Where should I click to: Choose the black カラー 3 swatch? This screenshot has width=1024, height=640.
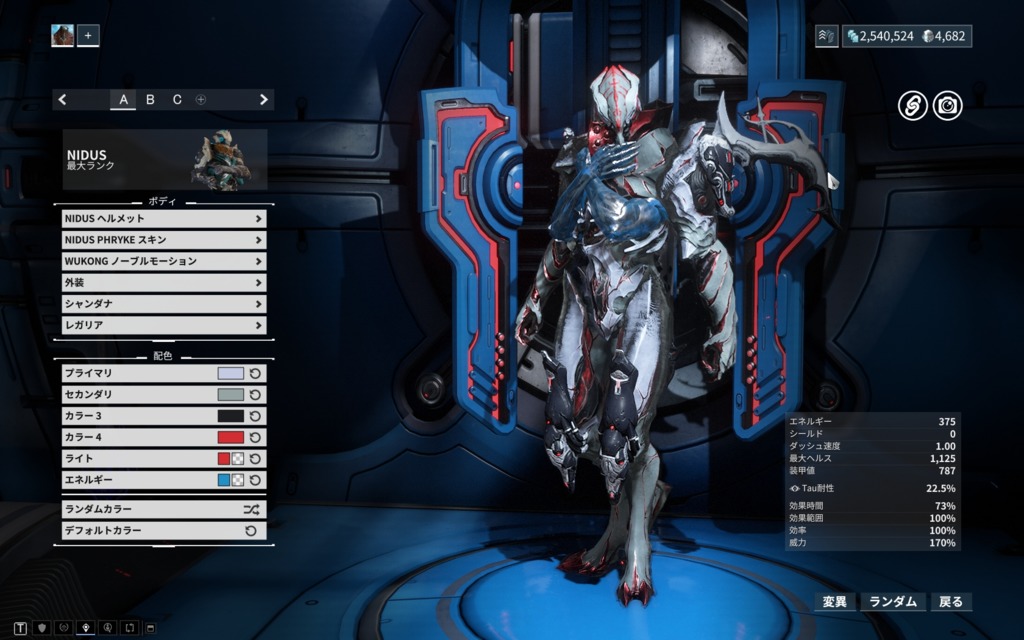[x=230, y=416]
